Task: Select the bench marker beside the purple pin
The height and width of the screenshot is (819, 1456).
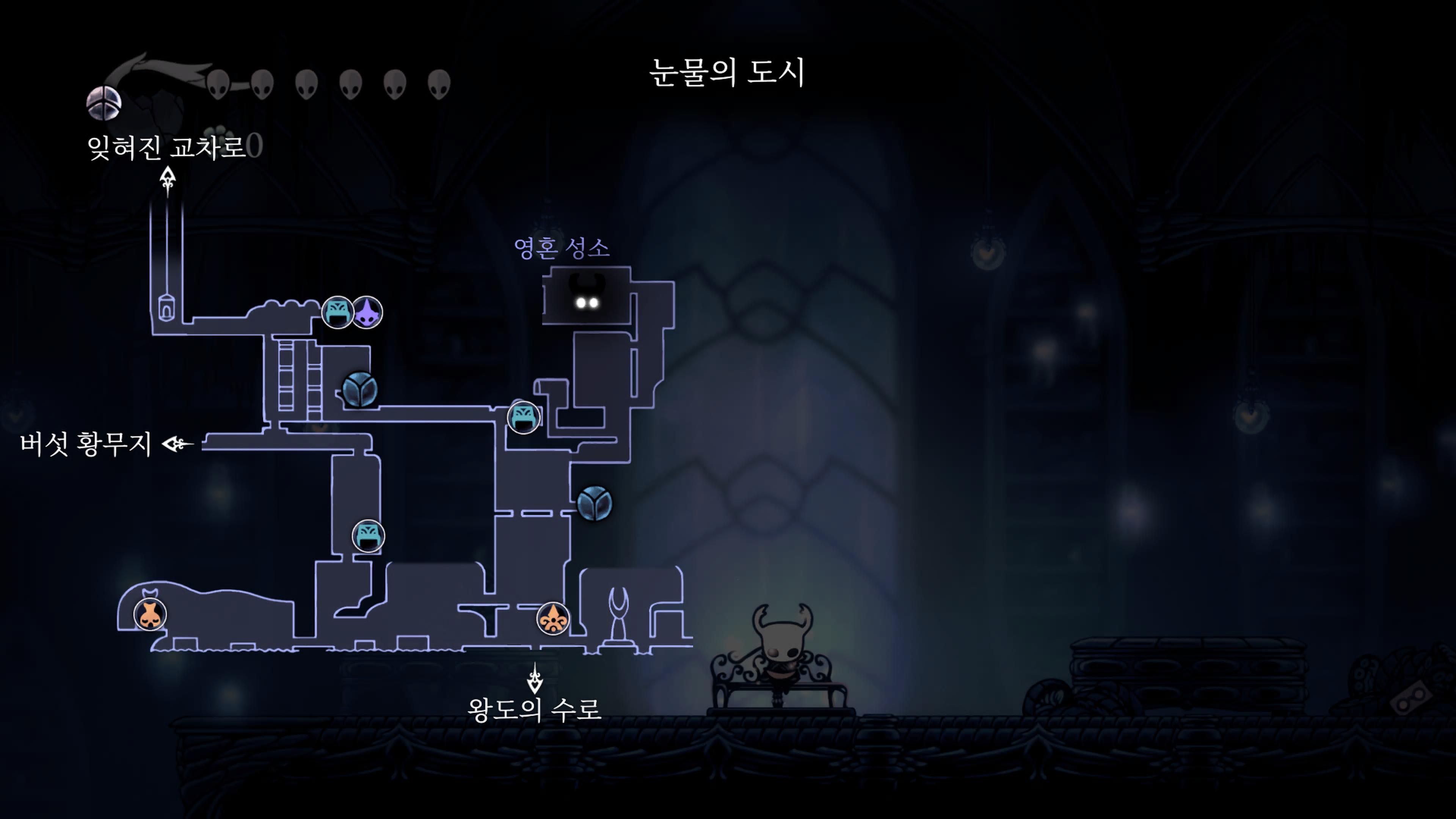Action: (x=337, y=312)
